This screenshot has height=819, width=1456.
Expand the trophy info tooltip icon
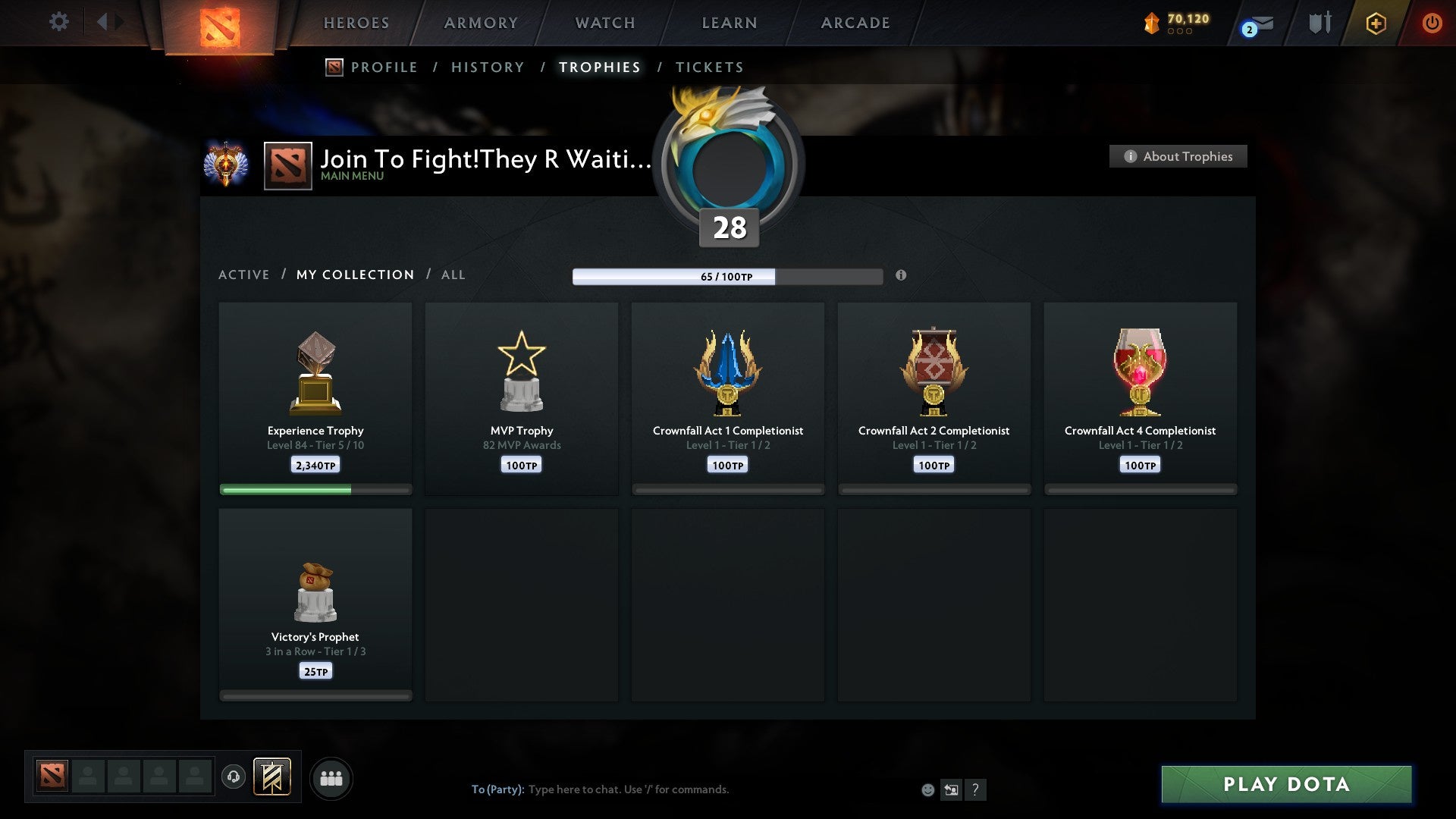tap(901, 277)
